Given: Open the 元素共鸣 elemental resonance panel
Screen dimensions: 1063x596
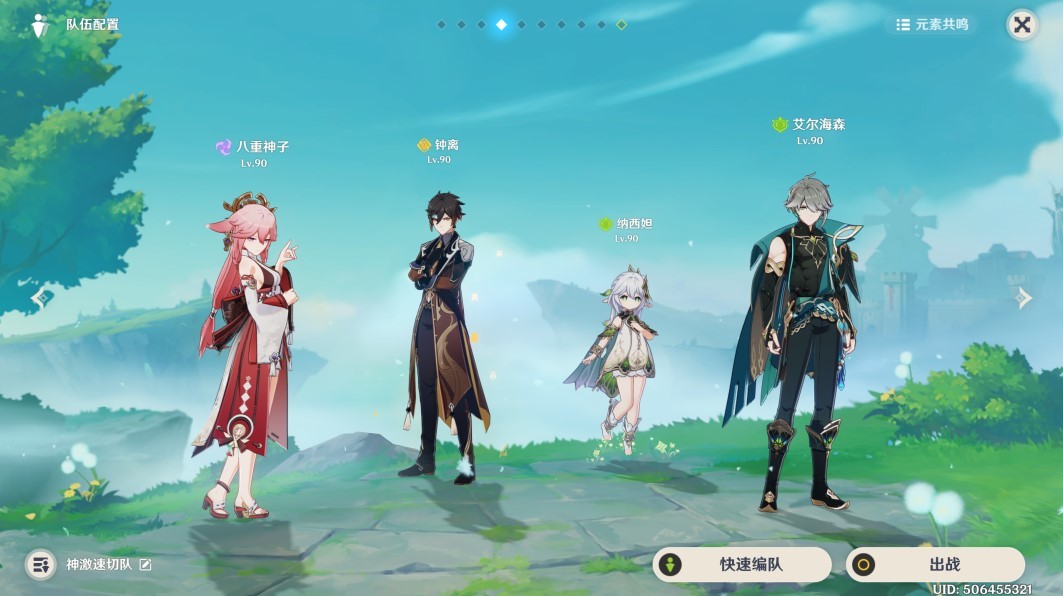Looking at the screenshot, I should 932,25.
